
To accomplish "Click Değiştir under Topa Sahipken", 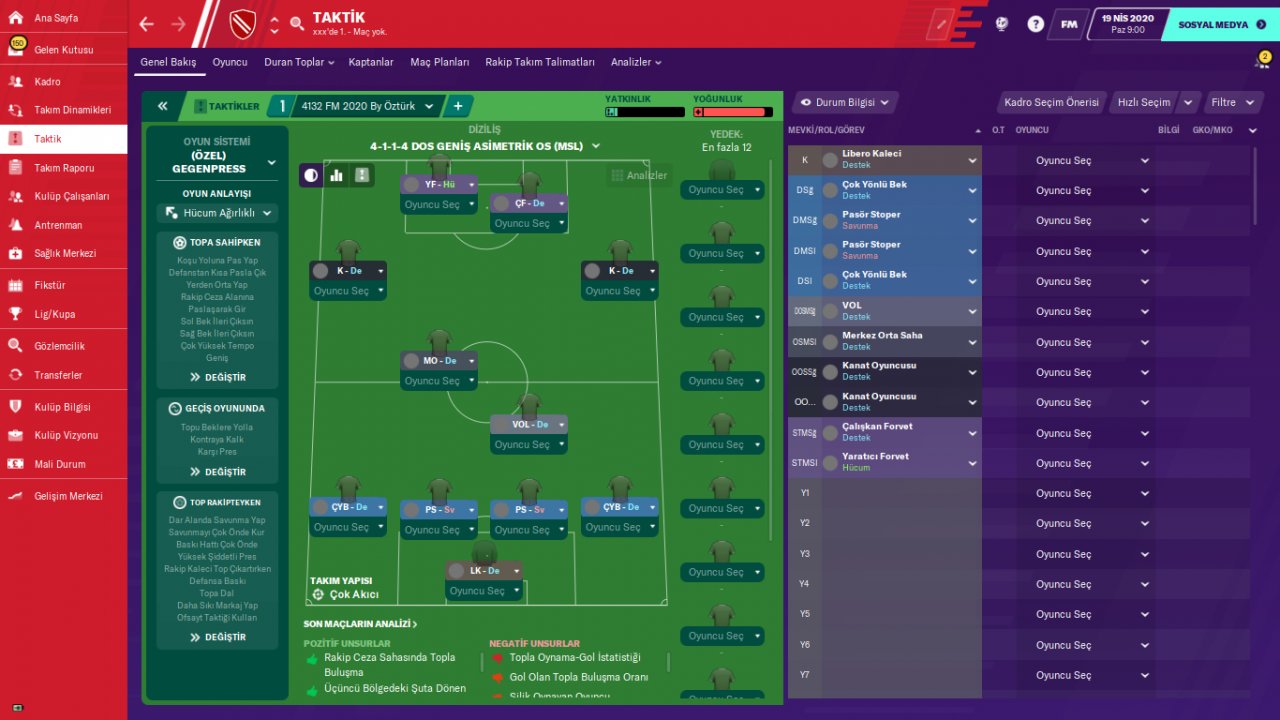I will click(217, 377).
